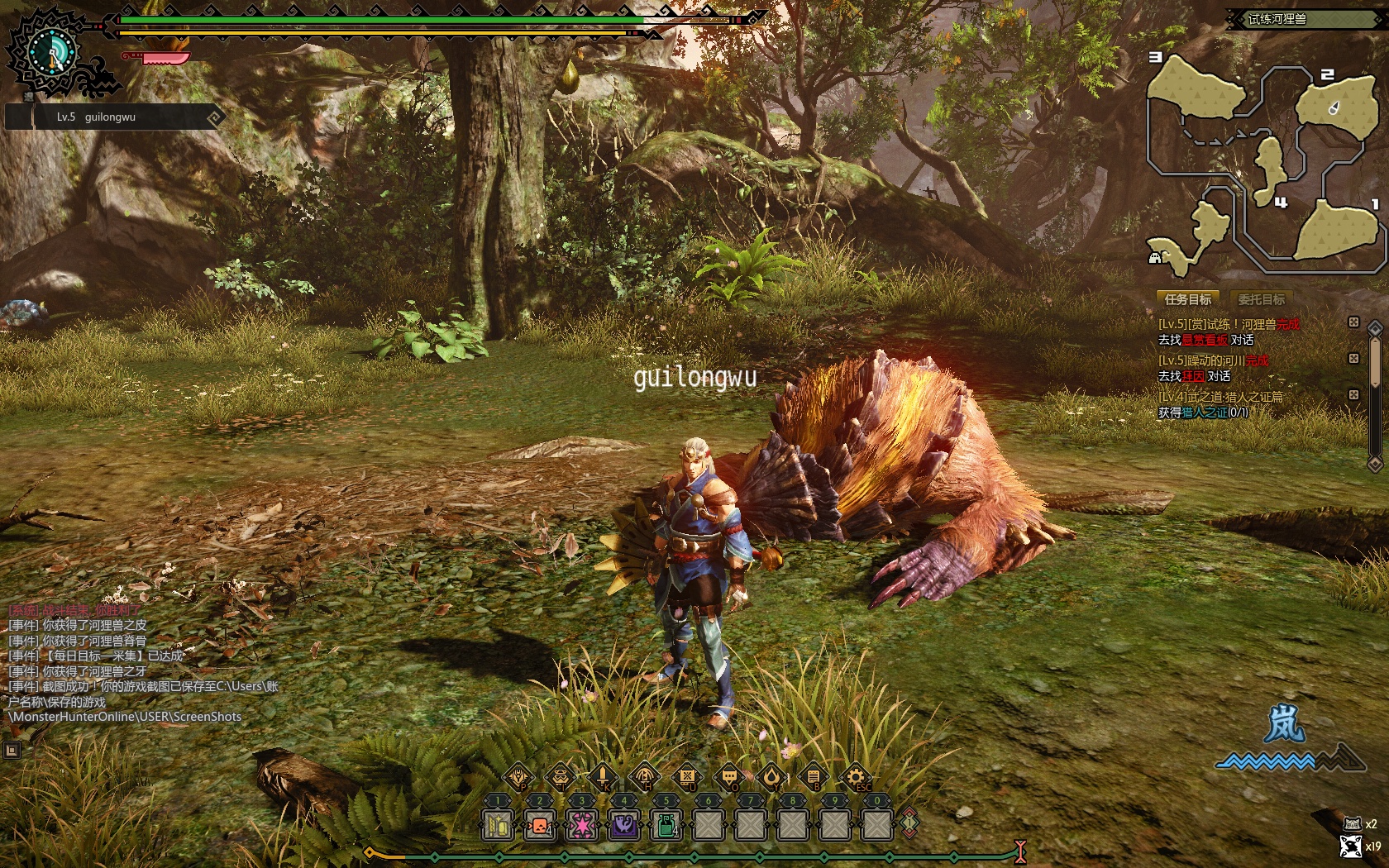
Task: Toggle the chat window corner button
Action: tap(12, 750)
